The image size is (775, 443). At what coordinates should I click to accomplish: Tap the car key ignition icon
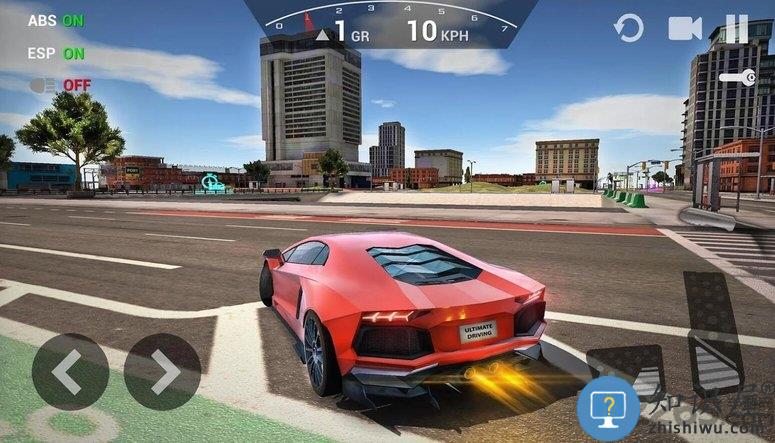click(x=737, y=77)
